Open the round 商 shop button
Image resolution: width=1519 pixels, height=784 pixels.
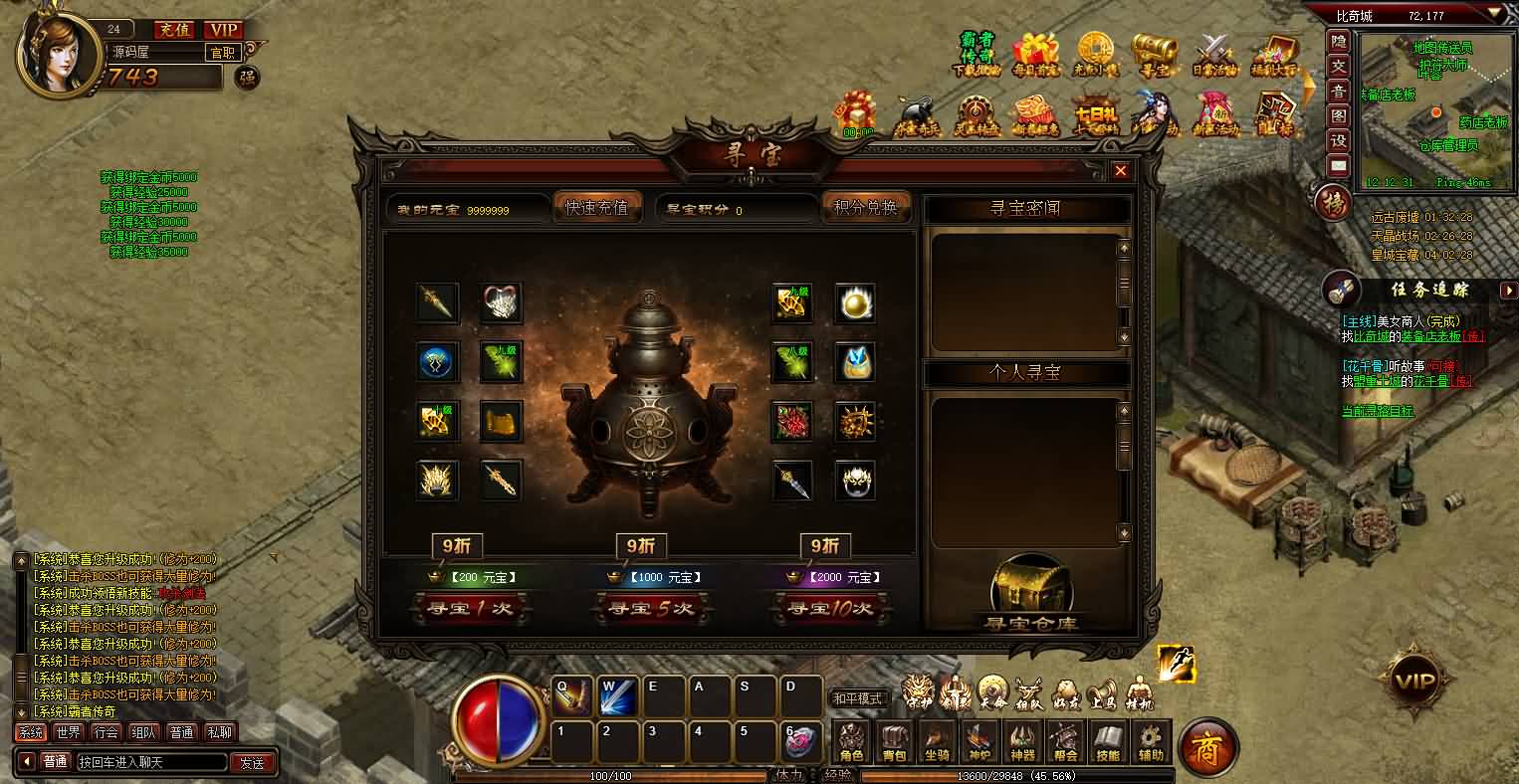1207,746
